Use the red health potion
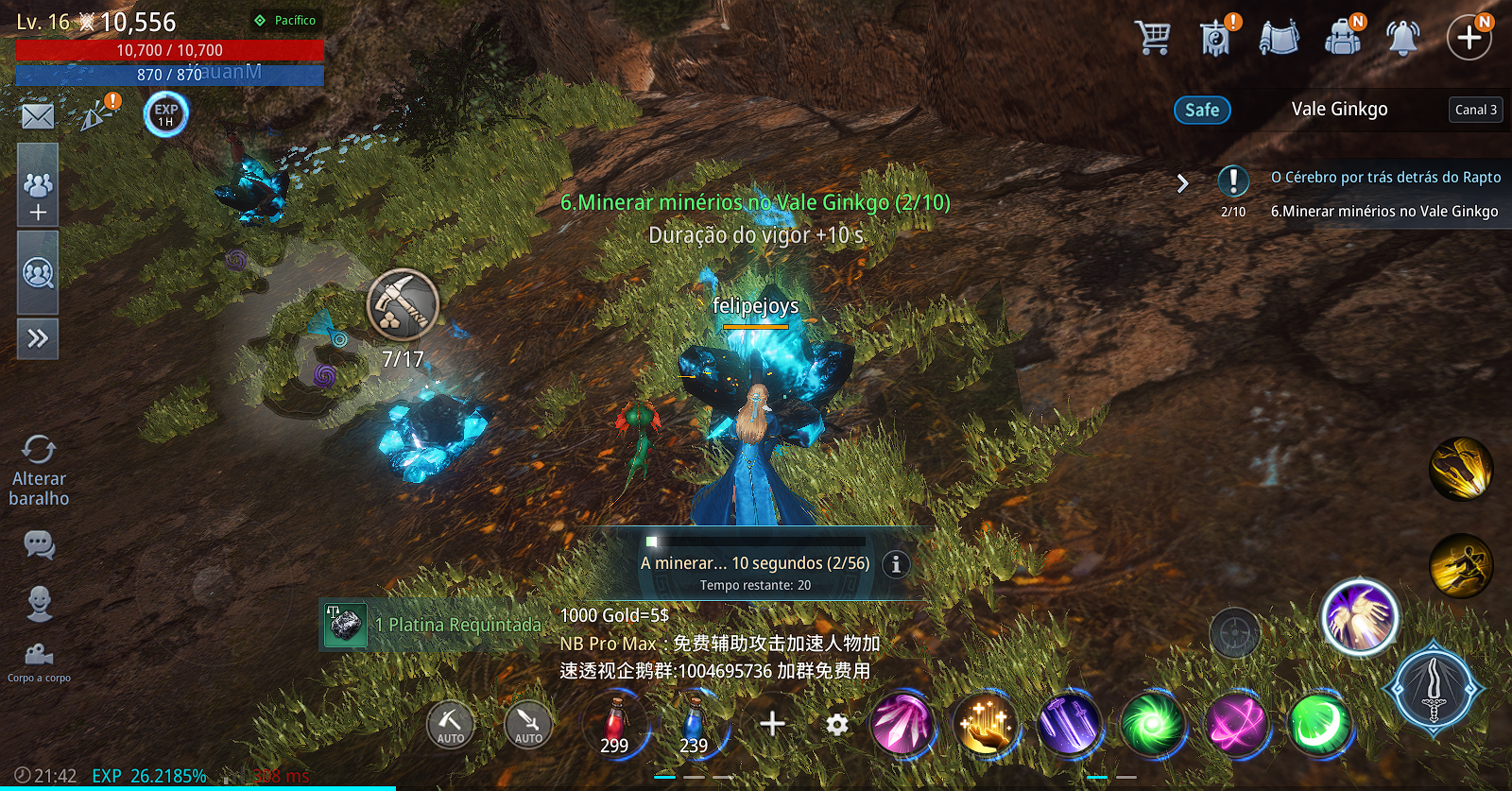Screen dimensions: 1512x791 coord(615,725)
